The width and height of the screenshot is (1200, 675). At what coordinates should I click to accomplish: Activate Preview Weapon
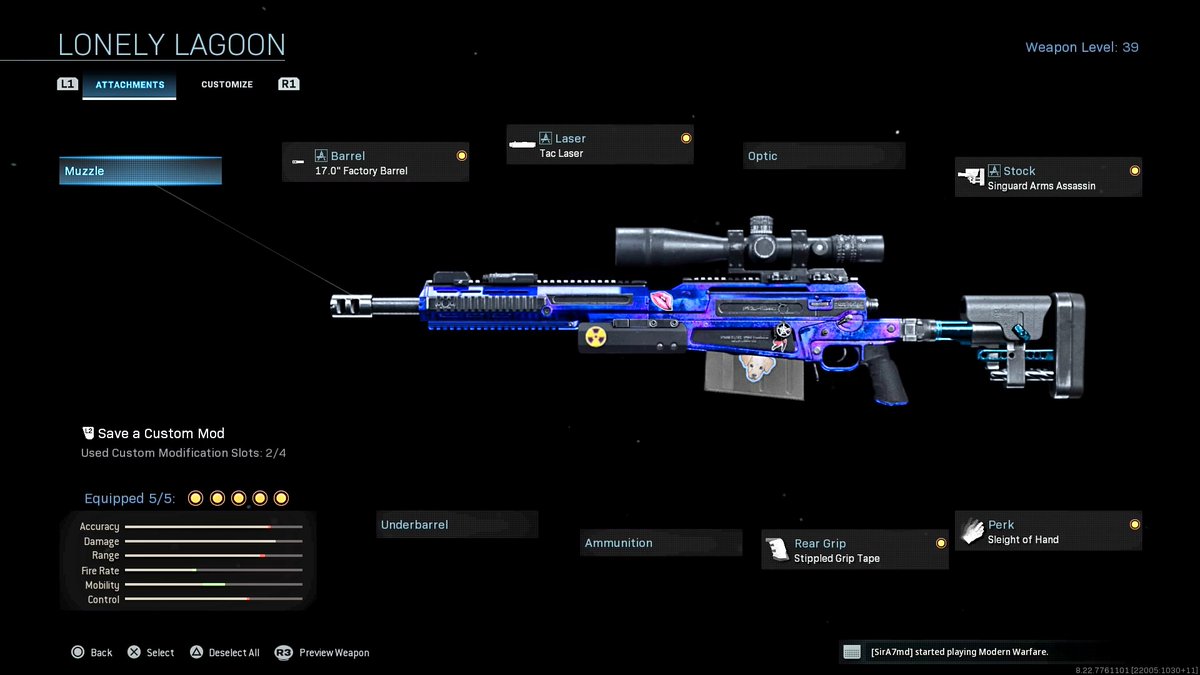[323, 653]
